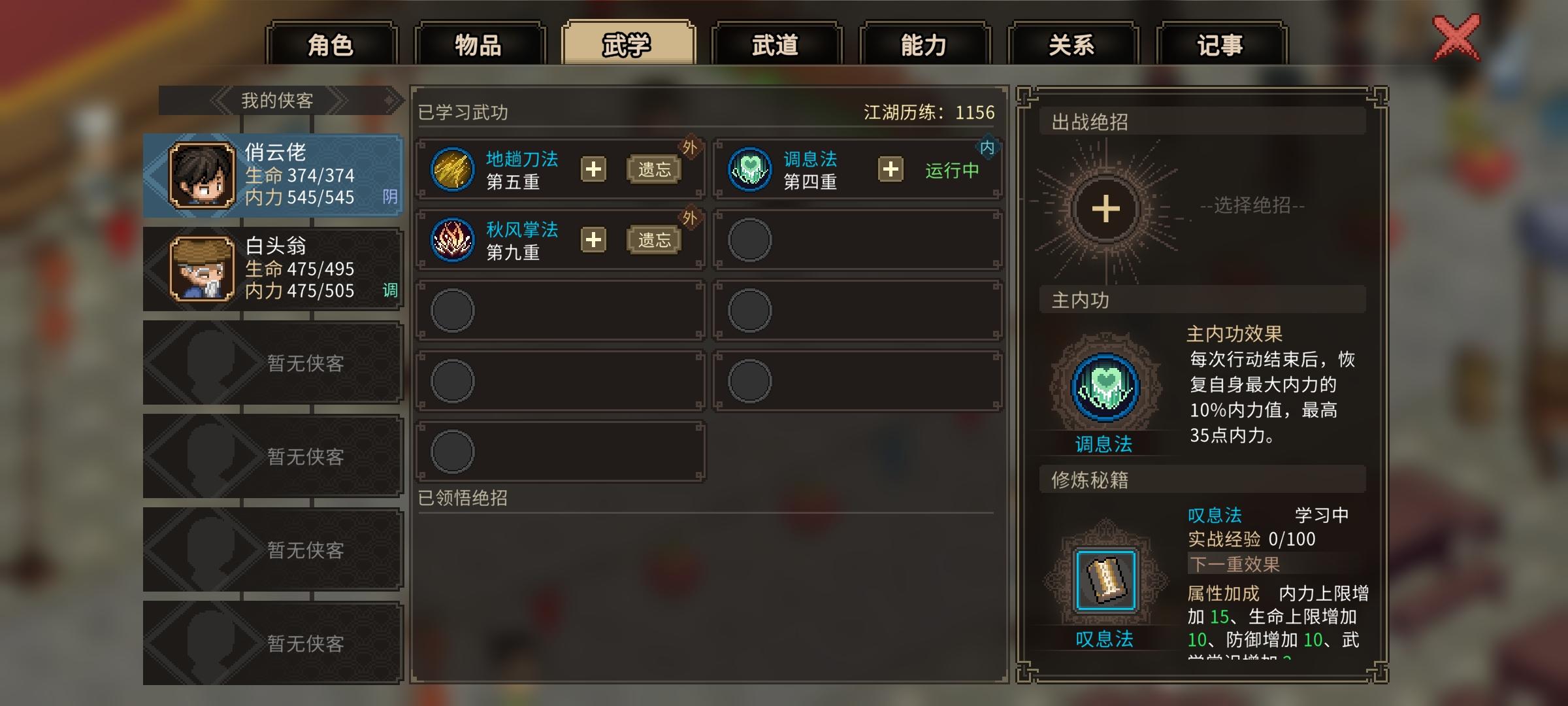This screenshot has height=706, width=1568.
Task: Click 遗忘 to forget 秋风掌法
Action: [655, 239]
